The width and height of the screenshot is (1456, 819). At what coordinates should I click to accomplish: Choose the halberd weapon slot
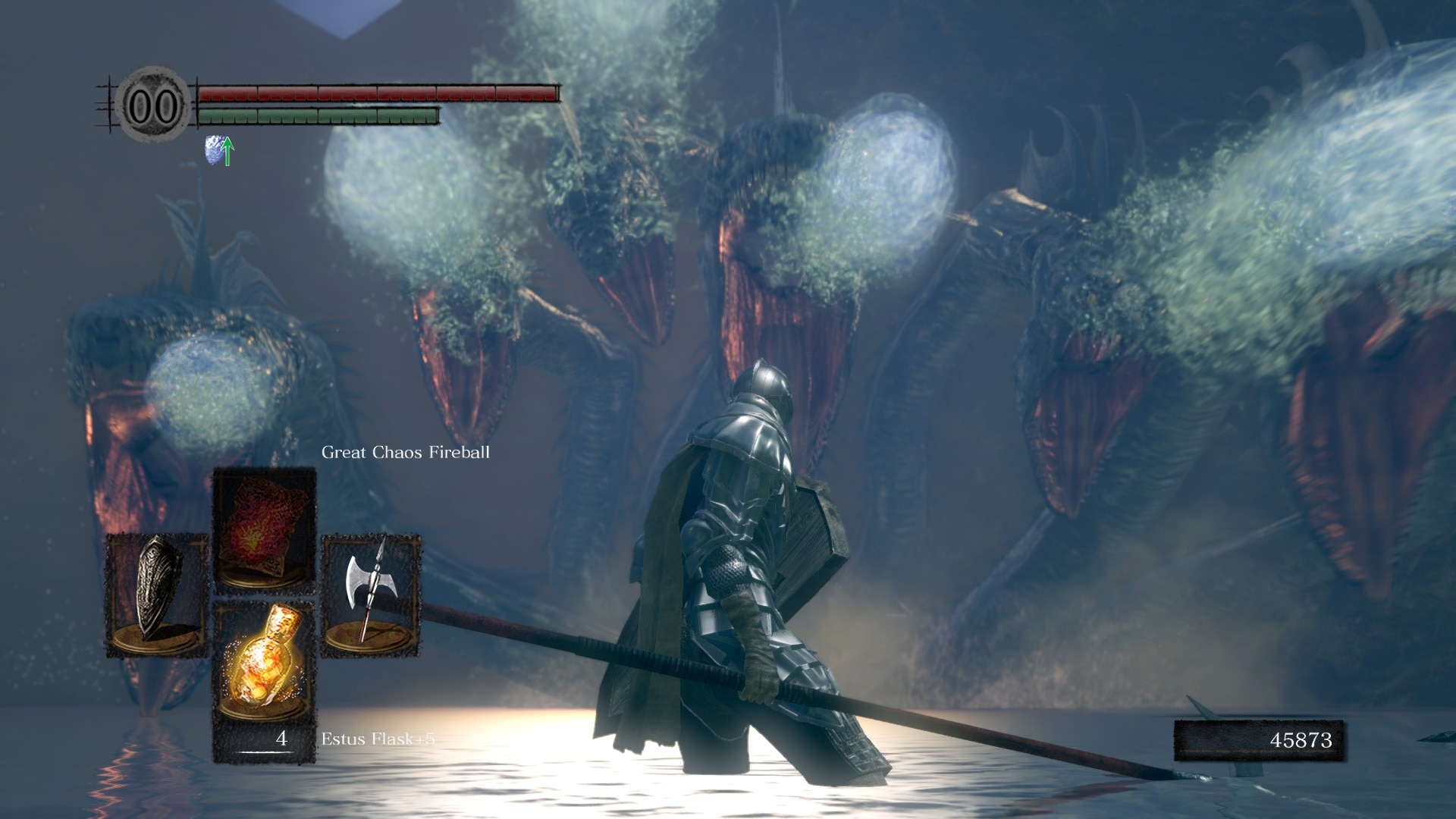[x=371, y=595]
